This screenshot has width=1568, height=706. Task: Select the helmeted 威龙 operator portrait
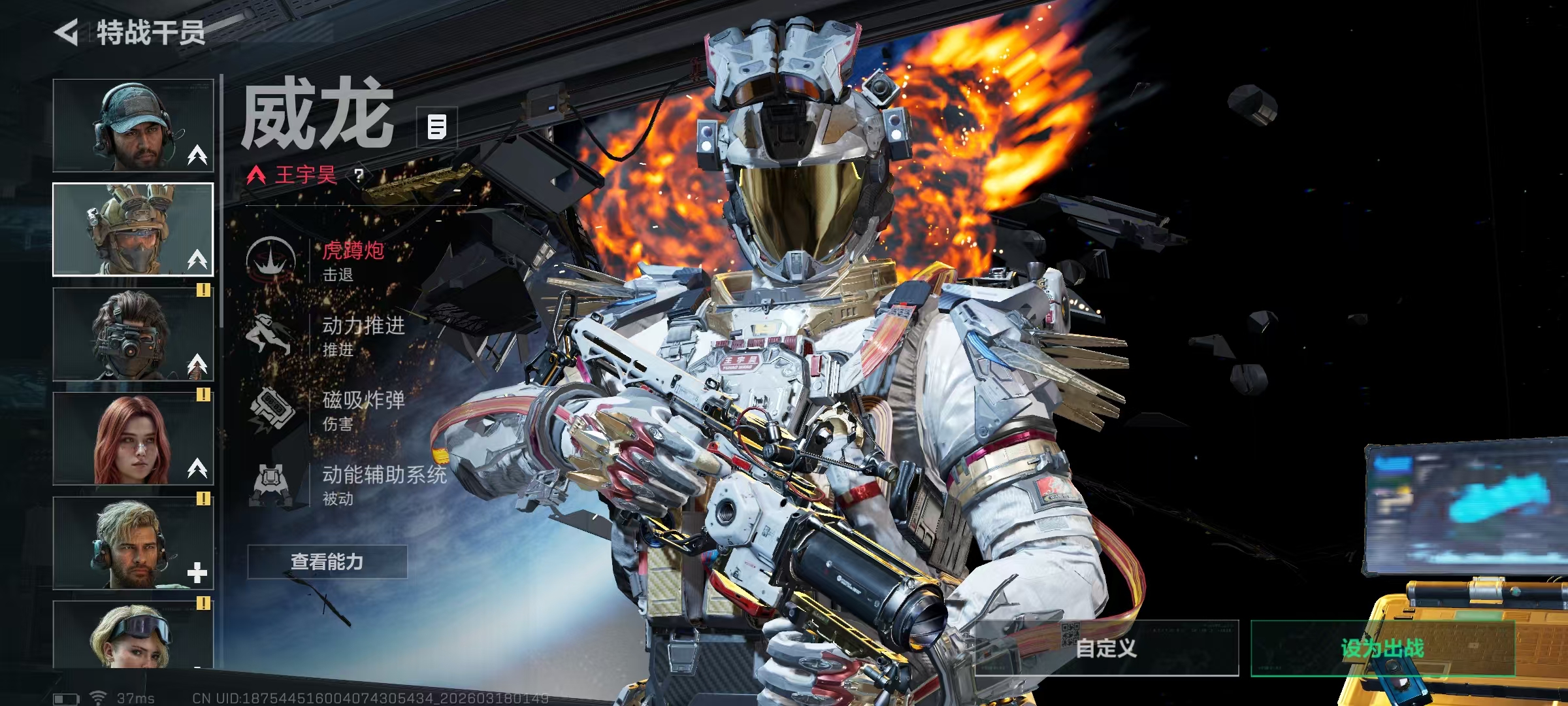pyautogui.click(x=133, y=229)
